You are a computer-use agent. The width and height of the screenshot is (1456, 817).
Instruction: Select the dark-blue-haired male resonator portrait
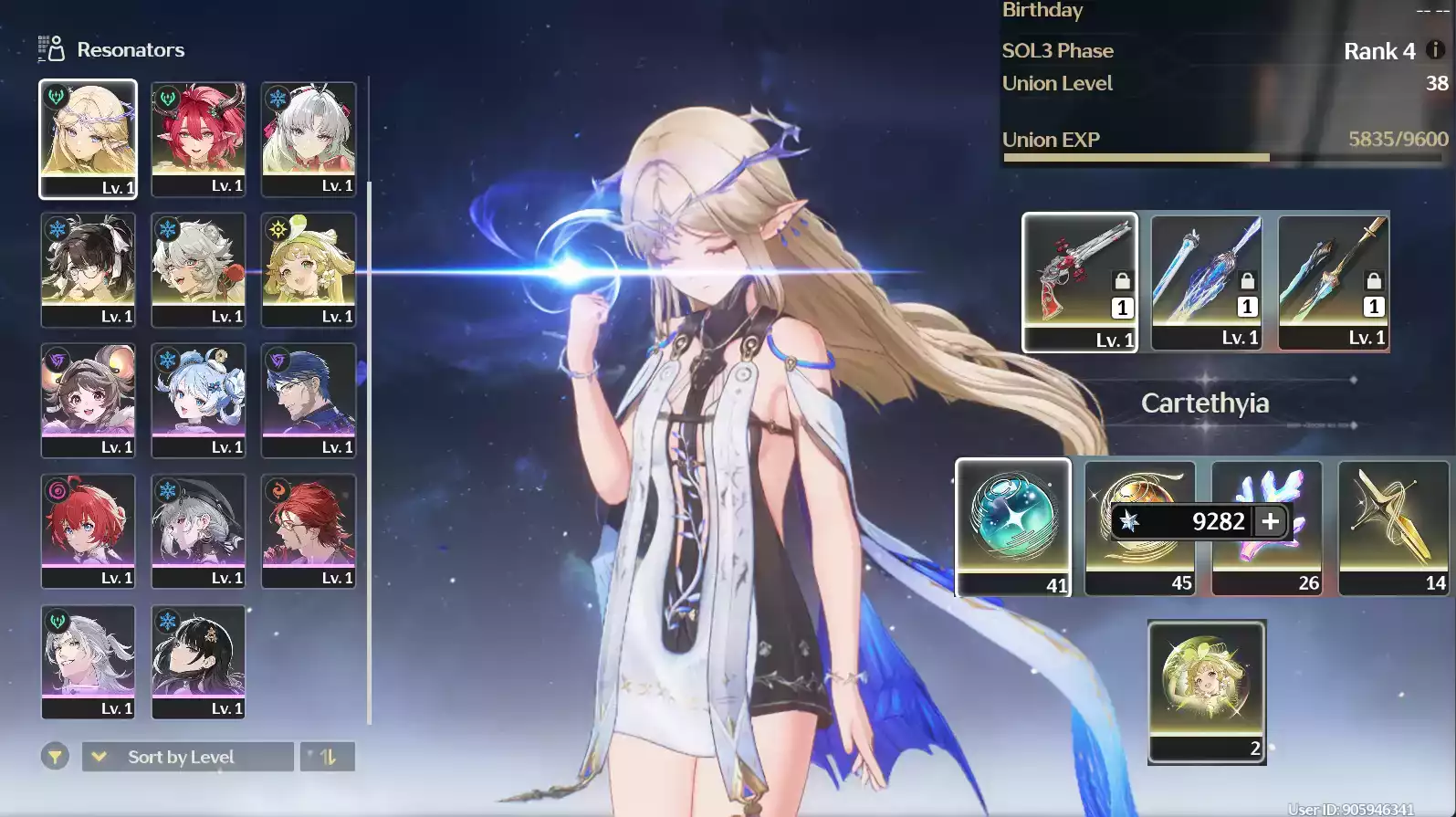[x=309, y=400]
